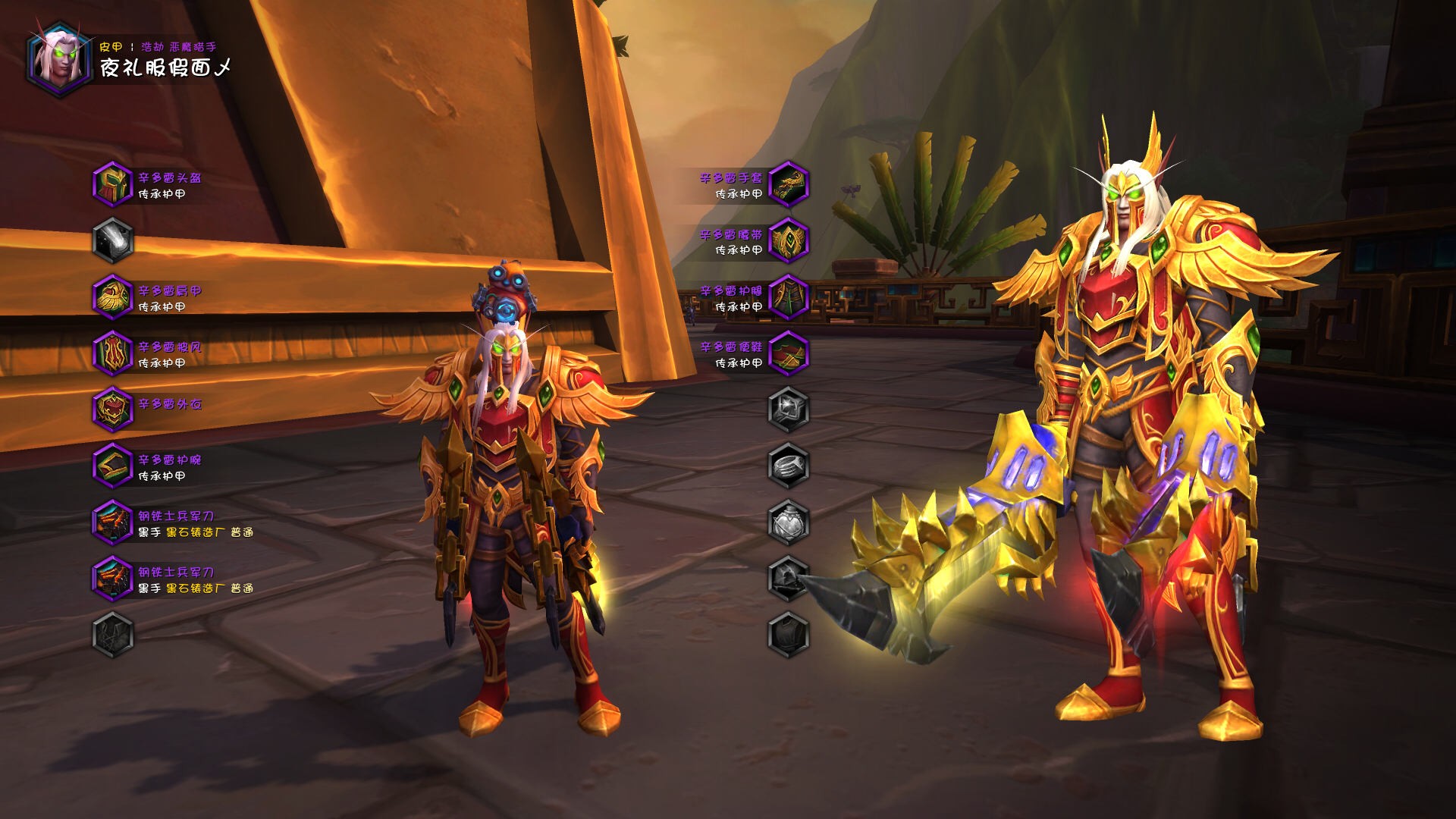Open the 辛多雷外衣 chest slot
This screenshot has width=1456, height=819.
[113, 409]
